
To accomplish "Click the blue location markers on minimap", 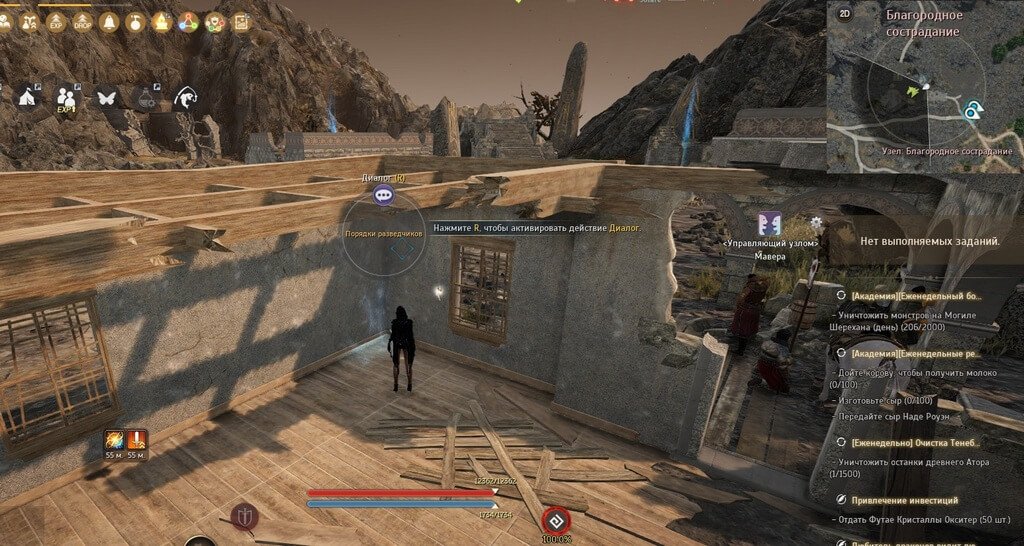I will 972,111.
